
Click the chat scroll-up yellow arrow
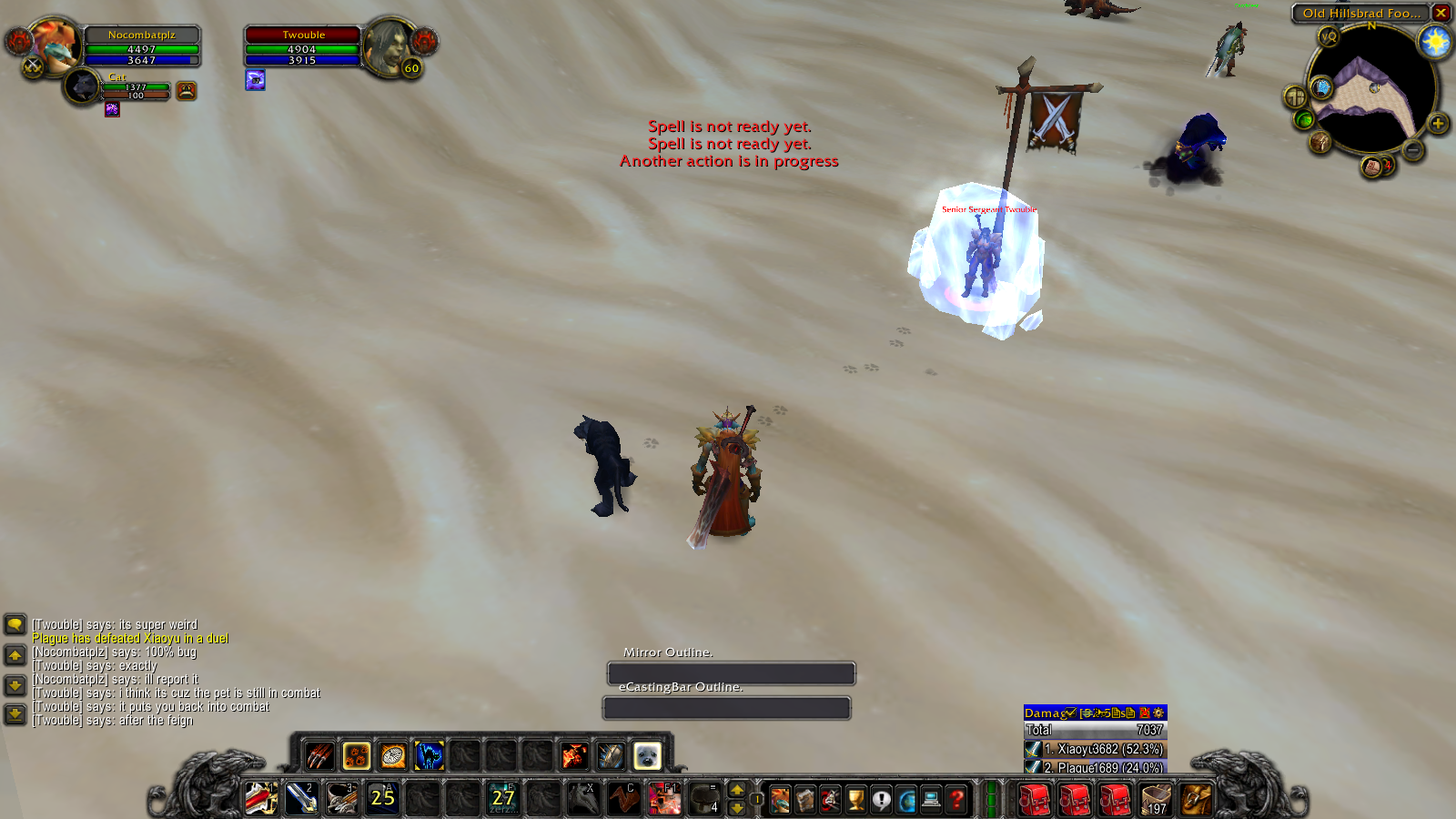pyautogui.click(x=14, y=653)
